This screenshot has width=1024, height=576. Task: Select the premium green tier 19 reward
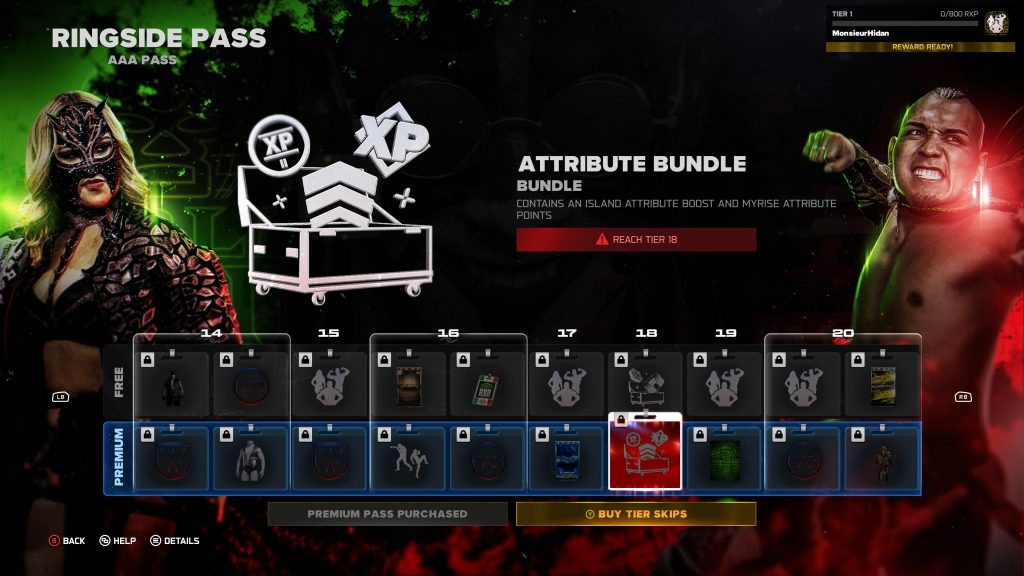[724, 458]
